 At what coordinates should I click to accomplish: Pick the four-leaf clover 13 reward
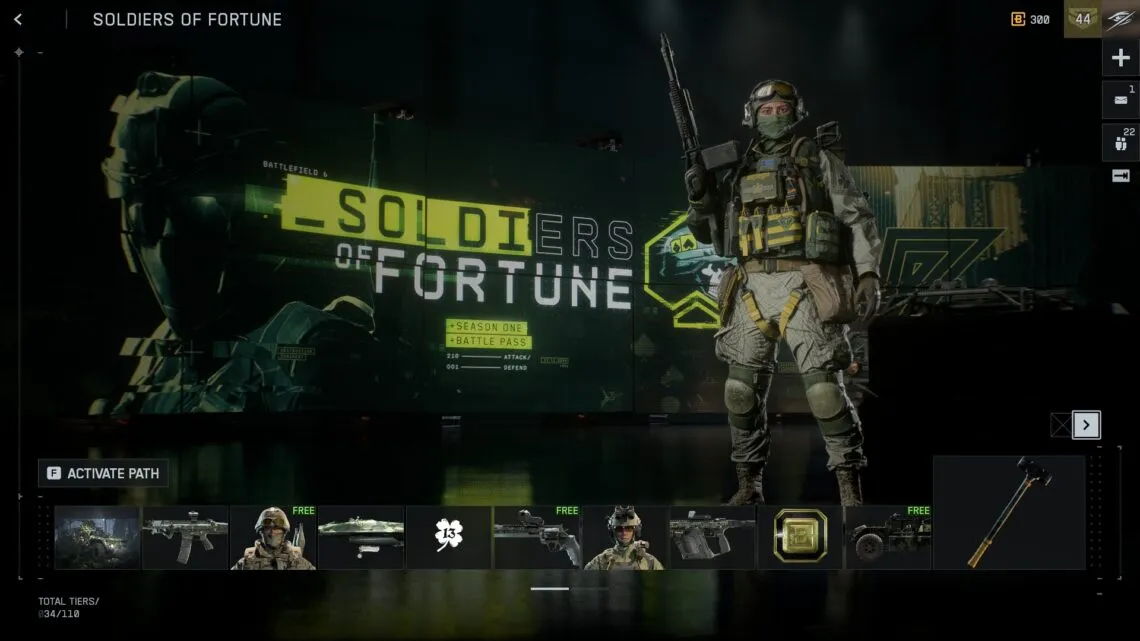[x=449, y=537]
